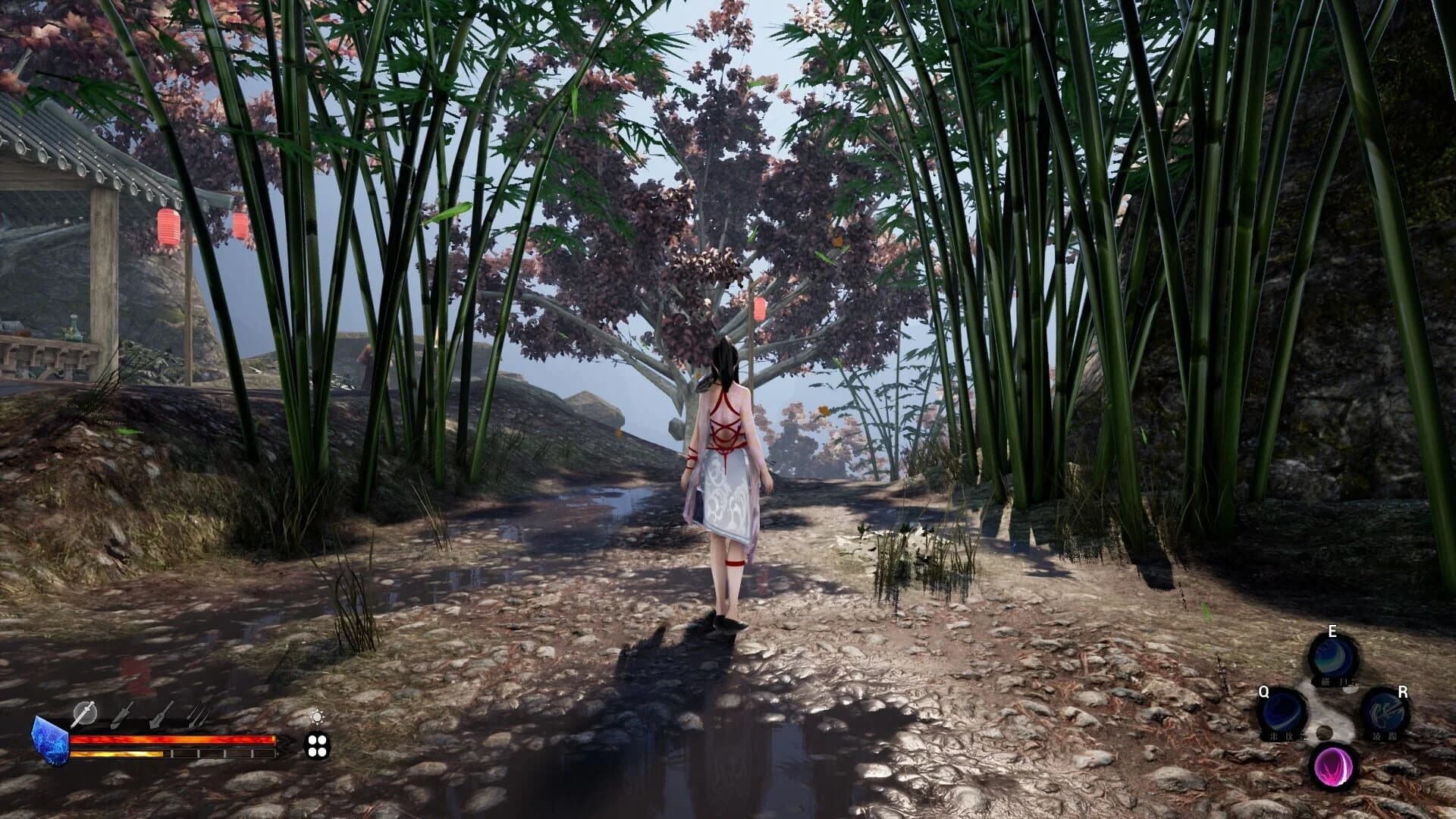Activate the Q skill orb icon
The width and height of the screenshot is (1456, 819).
(x=1282, y=713)
